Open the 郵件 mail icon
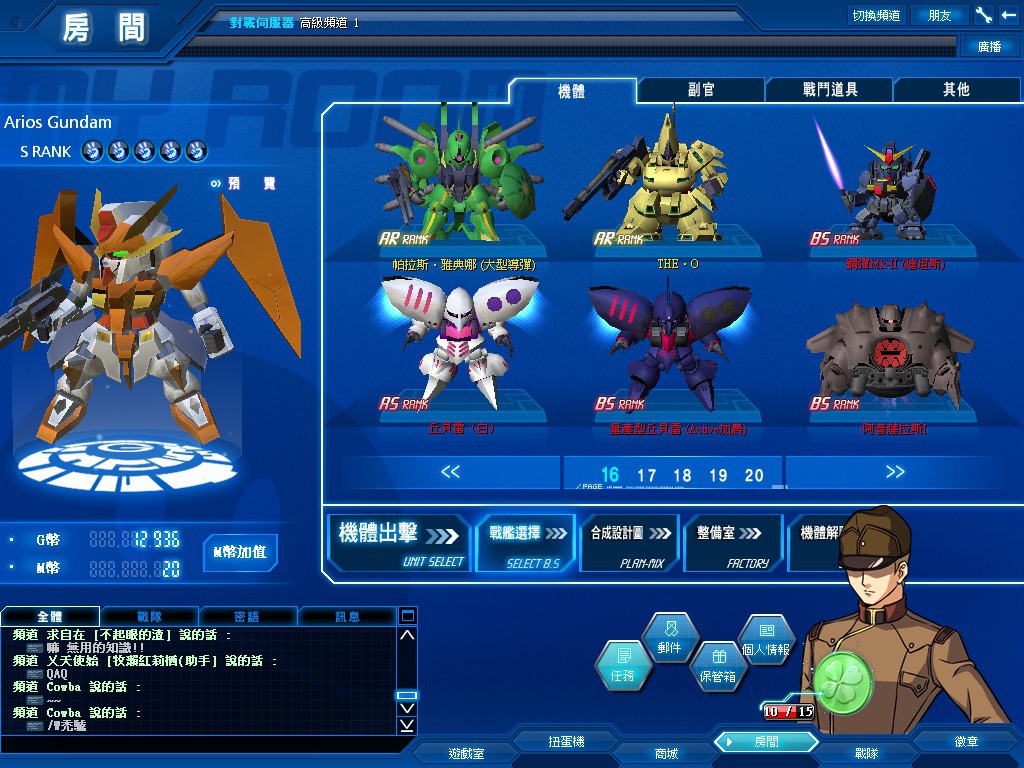1024x768 pixels. tap(669, 639)
